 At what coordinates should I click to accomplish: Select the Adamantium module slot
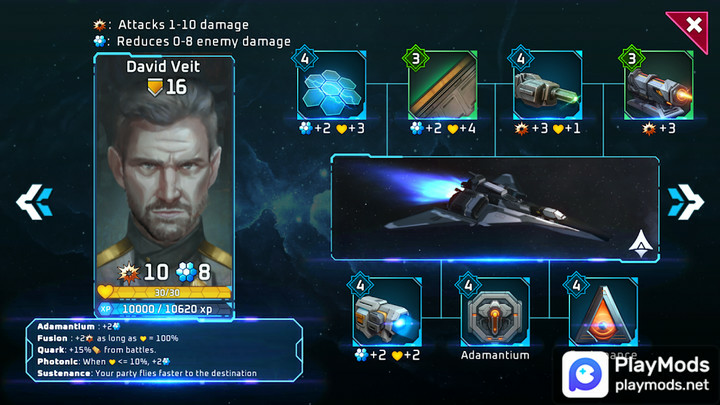point(494,313)
